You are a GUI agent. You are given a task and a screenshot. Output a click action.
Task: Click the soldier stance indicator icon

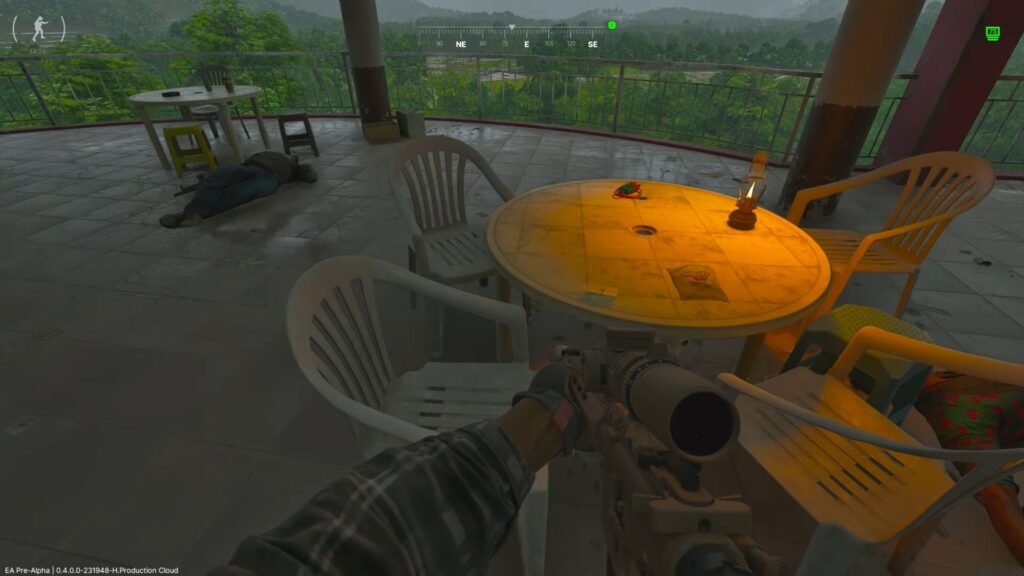pos(39,28)
